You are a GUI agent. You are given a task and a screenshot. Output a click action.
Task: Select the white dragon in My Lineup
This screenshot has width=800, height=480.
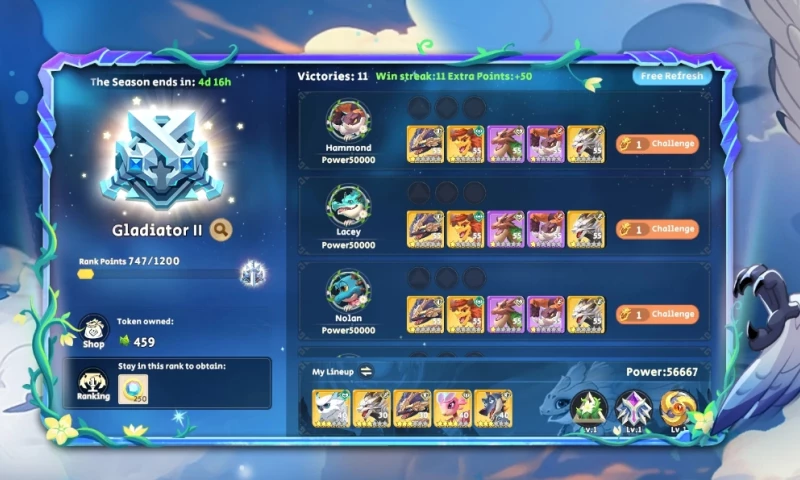[330, 408]
